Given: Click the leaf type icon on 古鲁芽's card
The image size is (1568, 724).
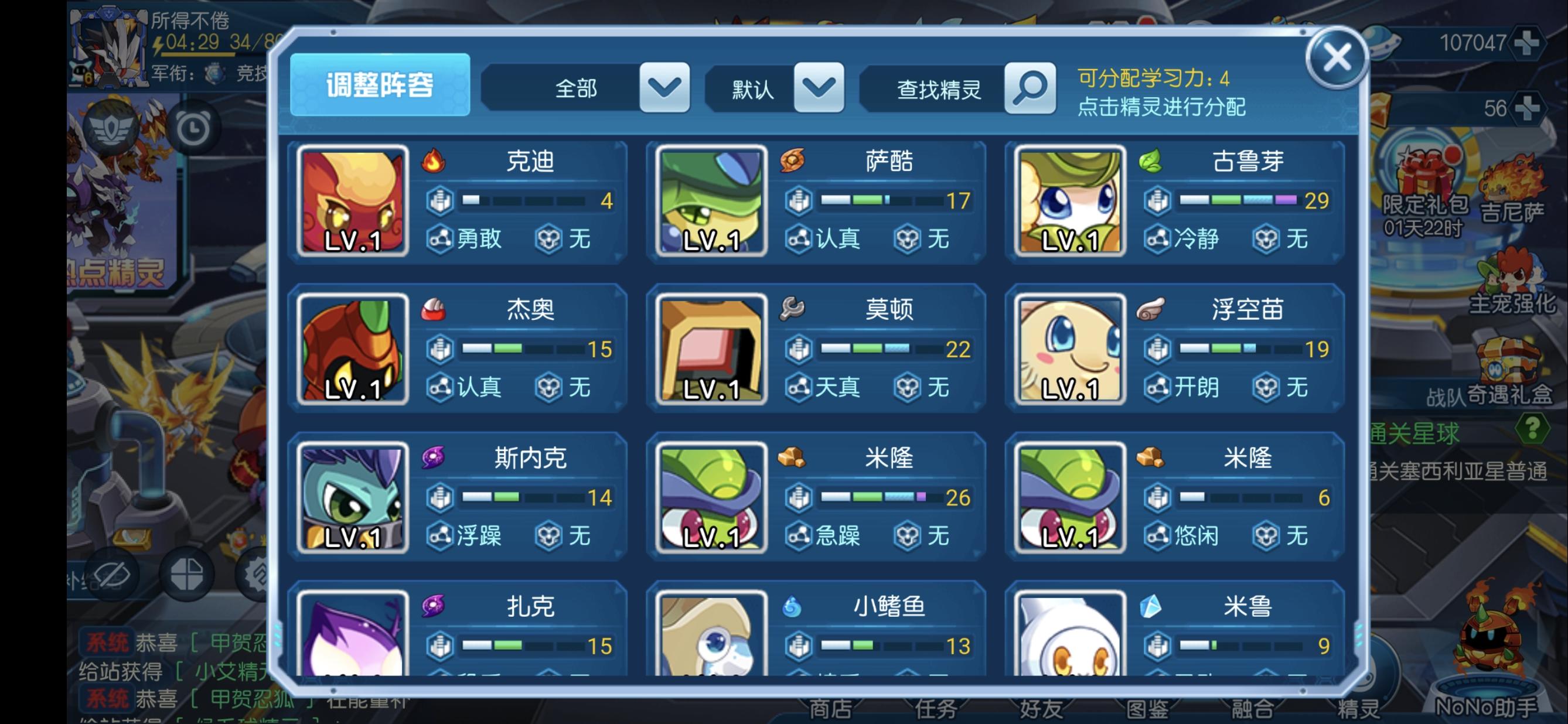Looking at the screenshot, I should (1150, 162).
